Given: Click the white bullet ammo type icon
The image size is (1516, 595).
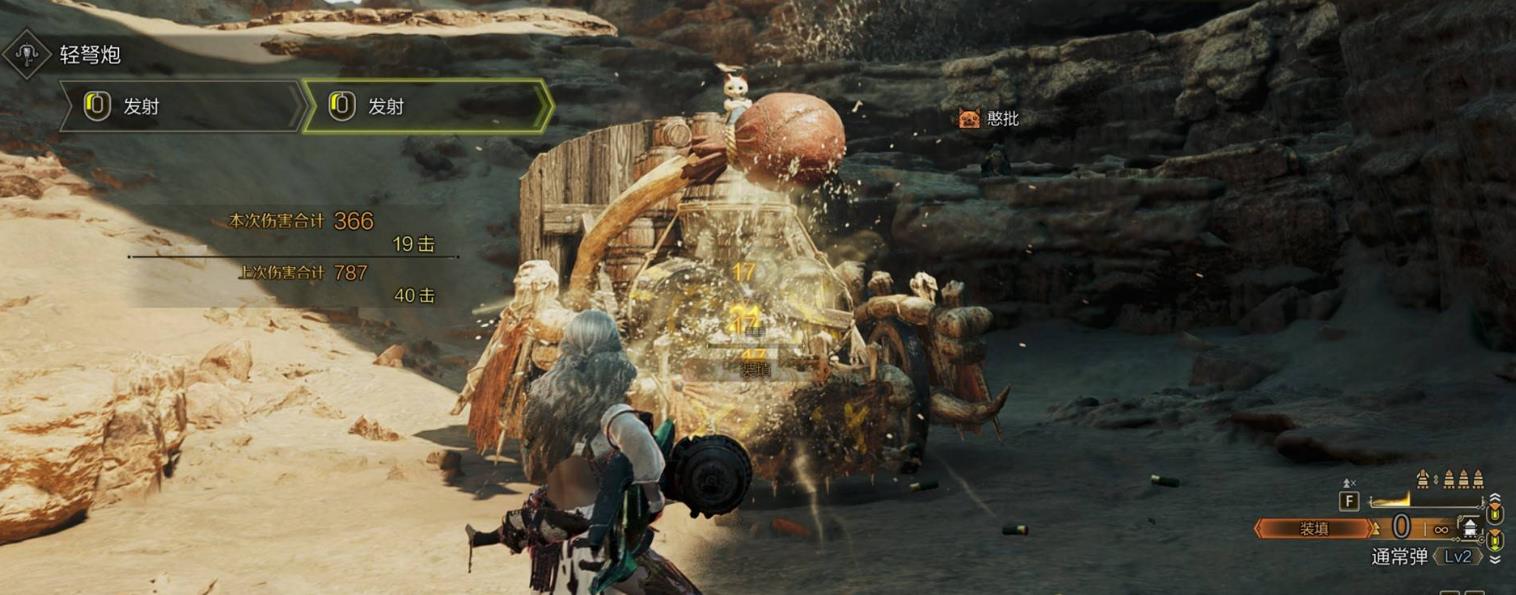Looking at the screenshot, I should coord(1468,528).
